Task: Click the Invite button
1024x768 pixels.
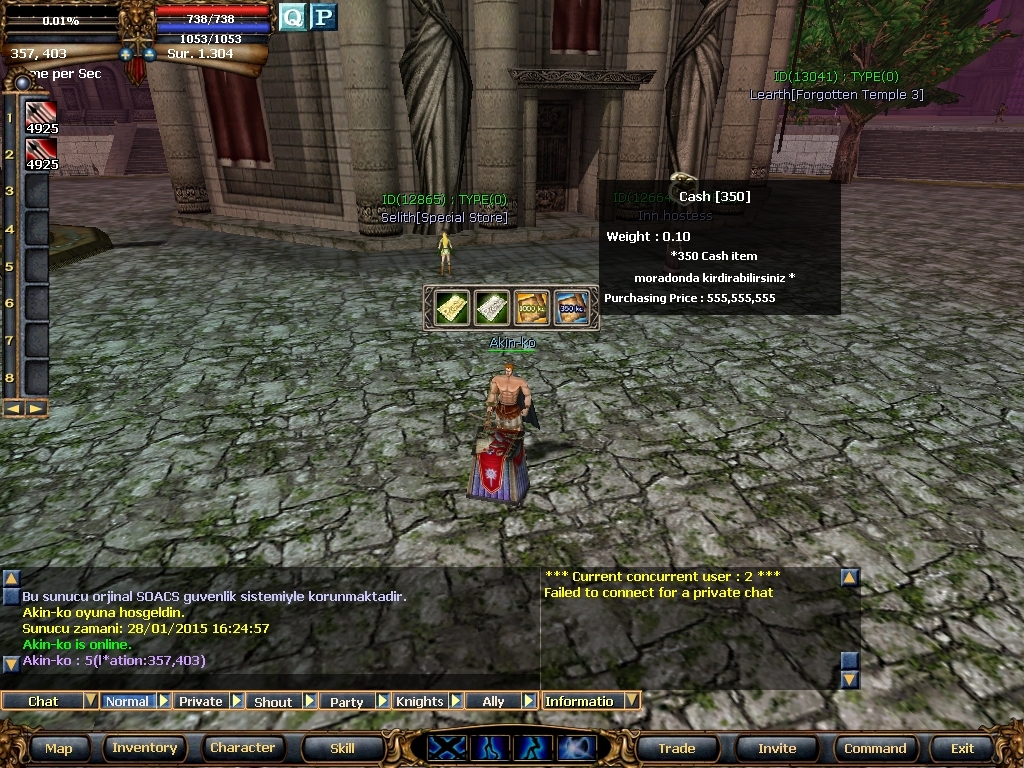Action: [x=777, y=748]
